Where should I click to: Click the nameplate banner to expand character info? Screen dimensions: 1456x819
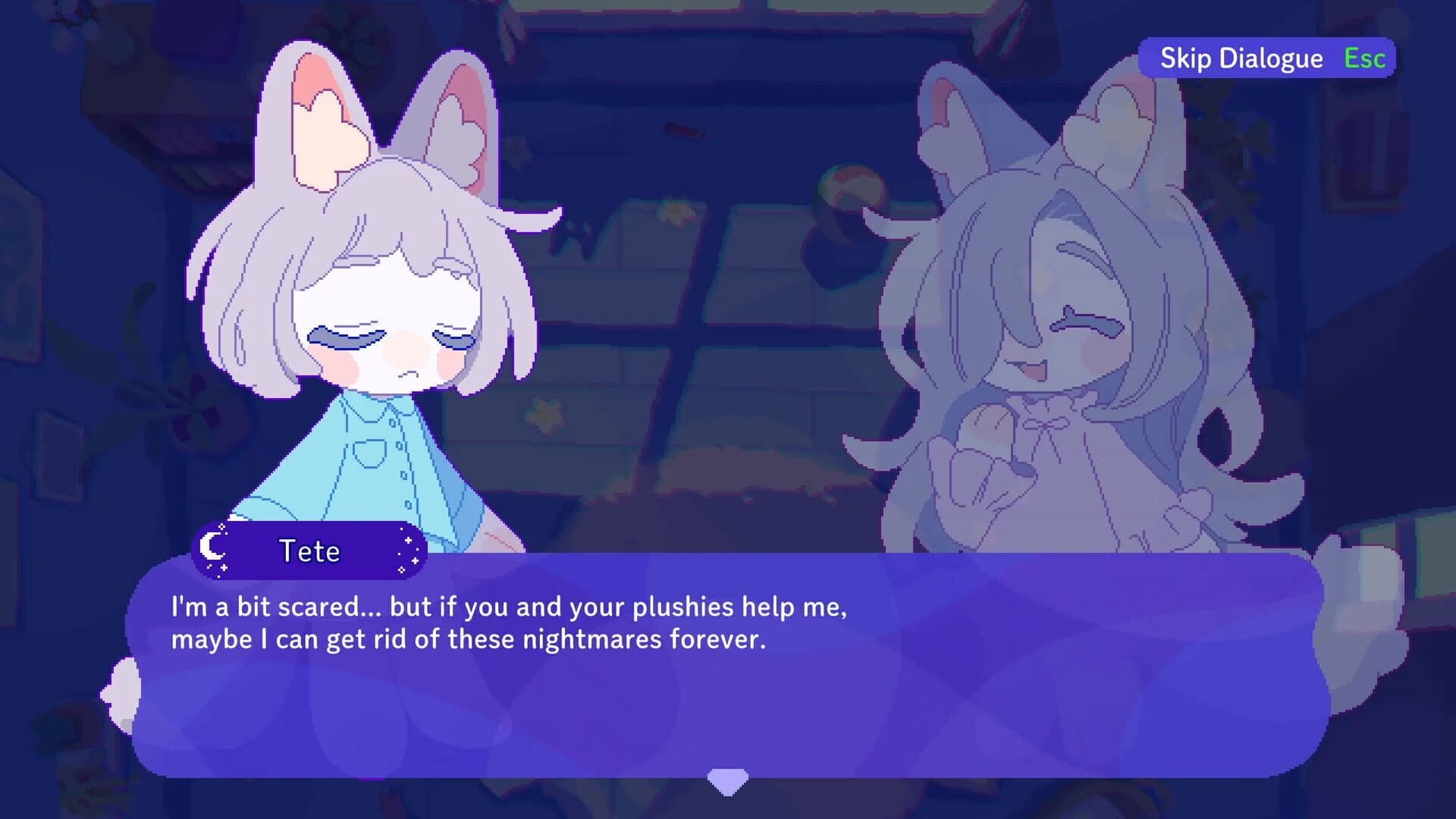[307, 551]
